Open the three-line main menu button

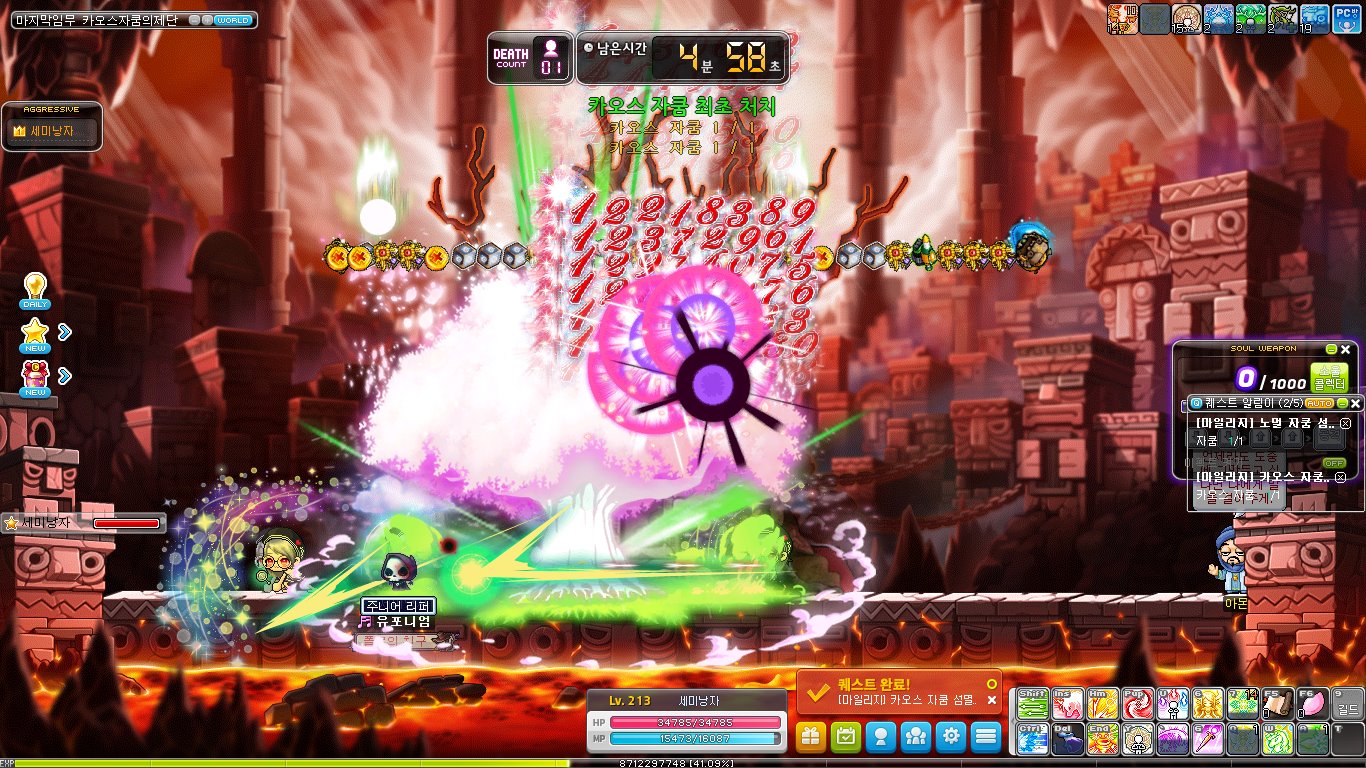pos(986,737)
